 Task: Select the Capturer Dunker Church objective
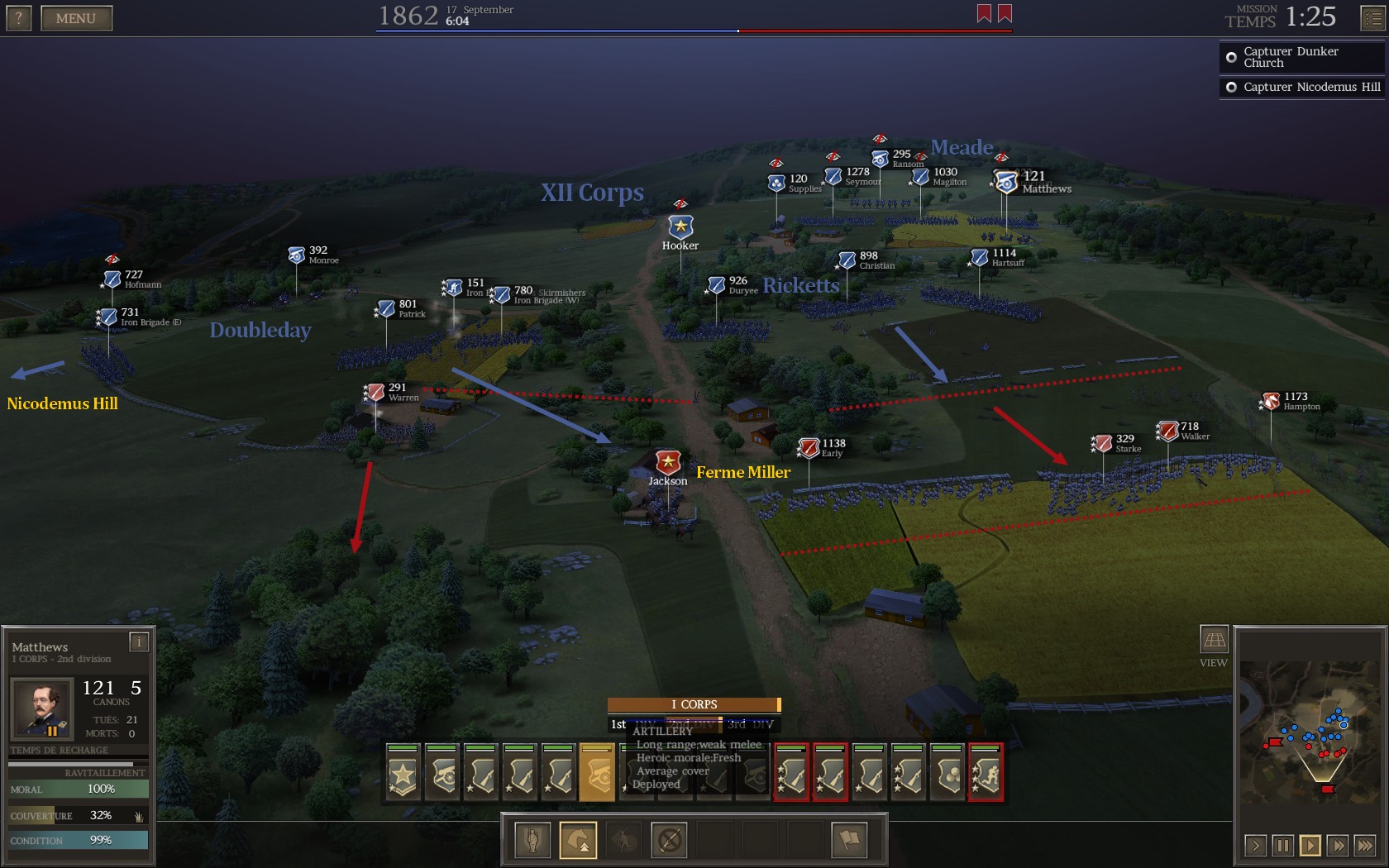point(1301,57)
